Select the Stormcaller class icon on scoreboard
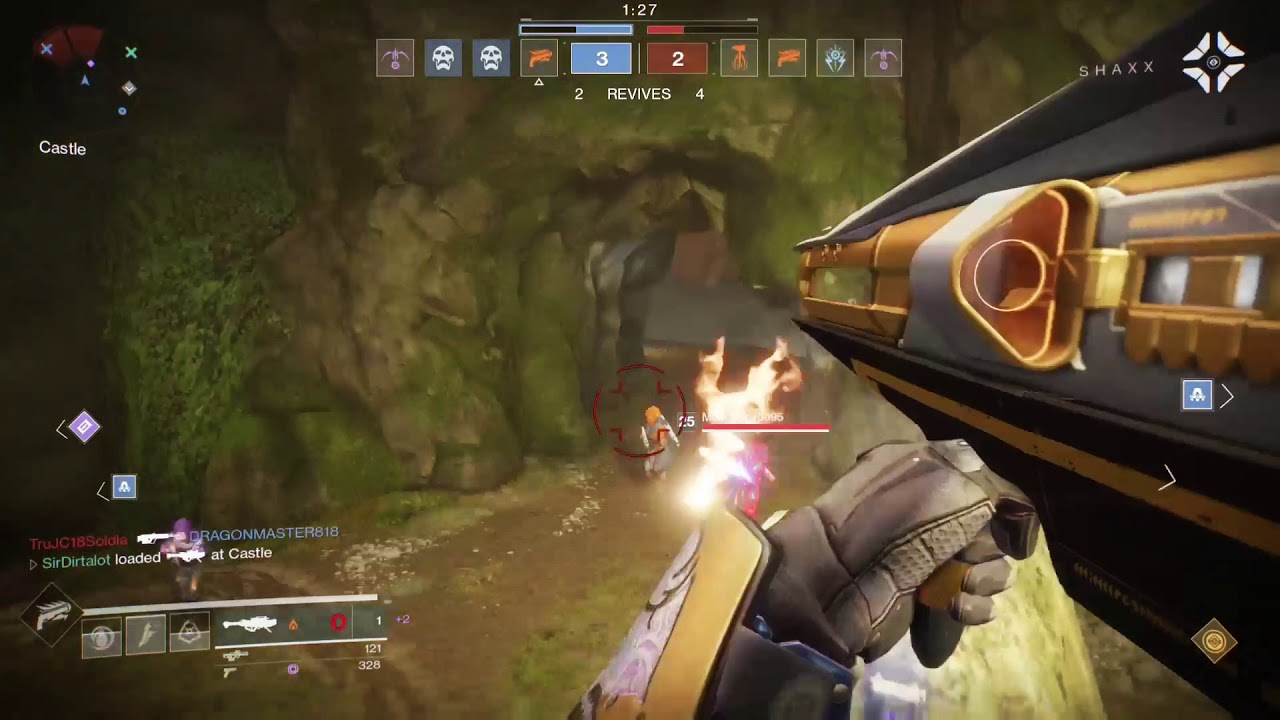 pyautogui.click(x=835, y=59)
